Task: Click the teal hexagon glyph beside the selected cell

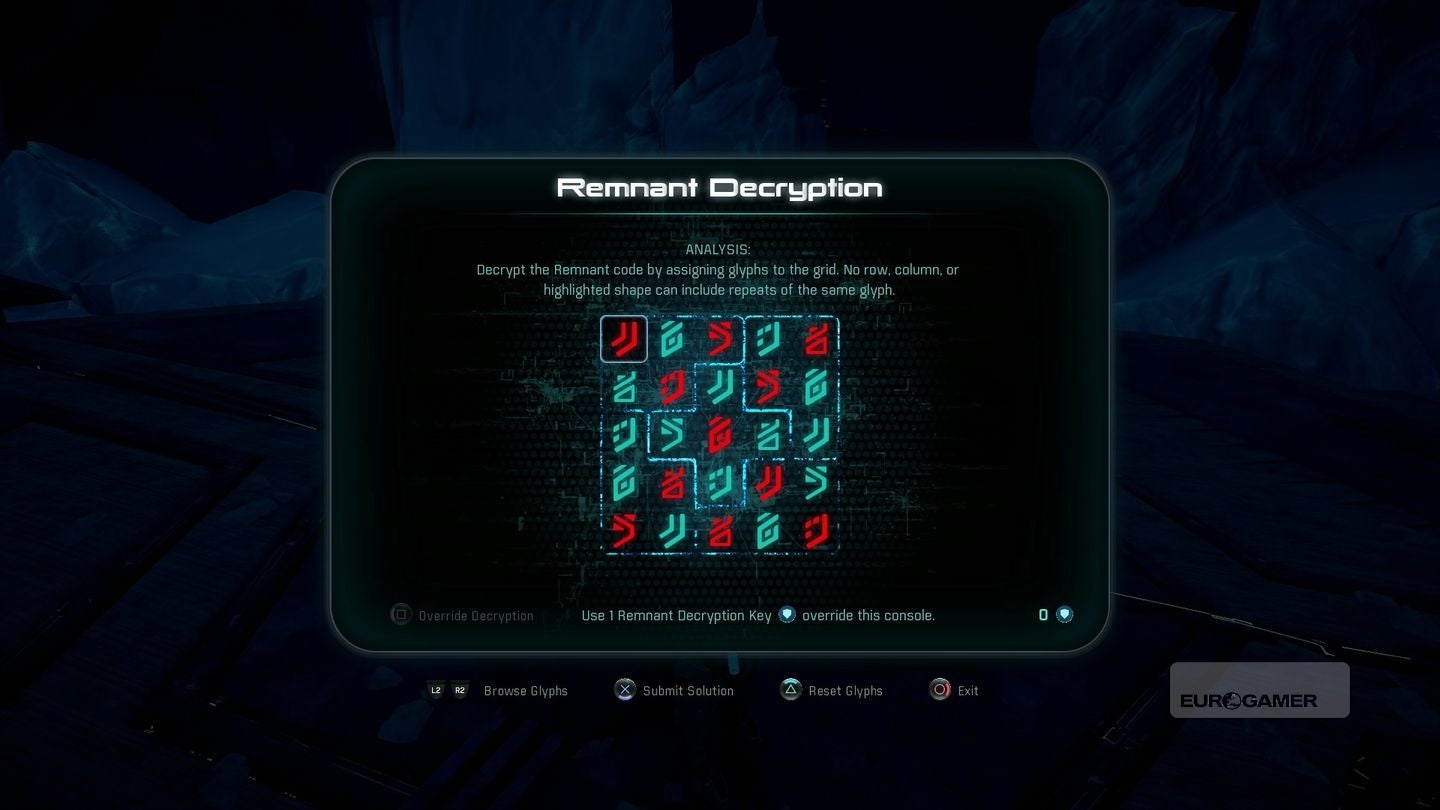Action: [x=672, y=338]
